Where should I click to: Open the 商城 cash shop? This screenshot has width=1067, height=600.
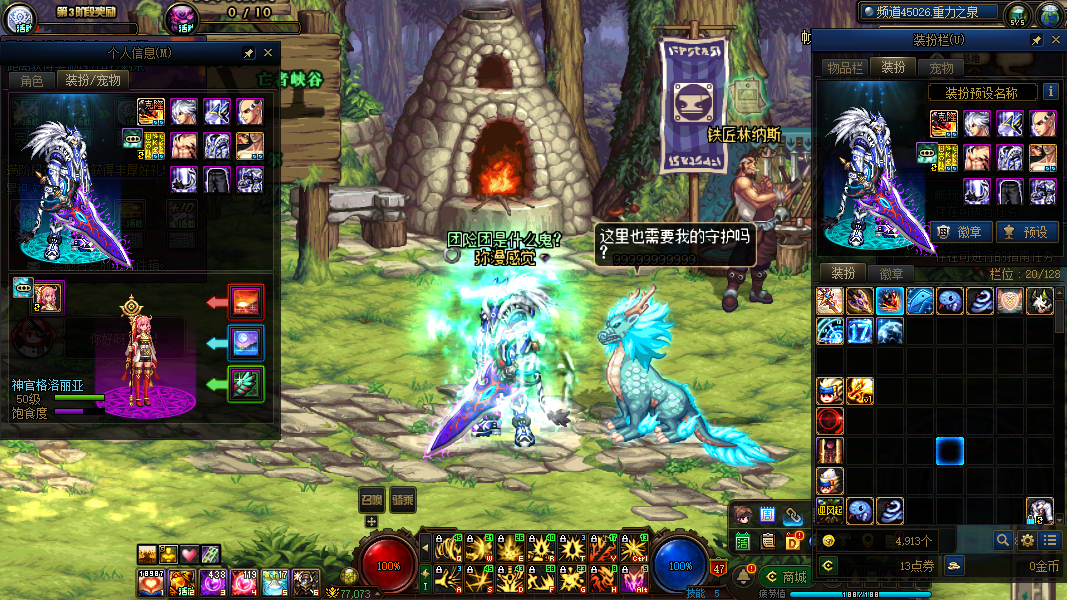click(785, 576)
